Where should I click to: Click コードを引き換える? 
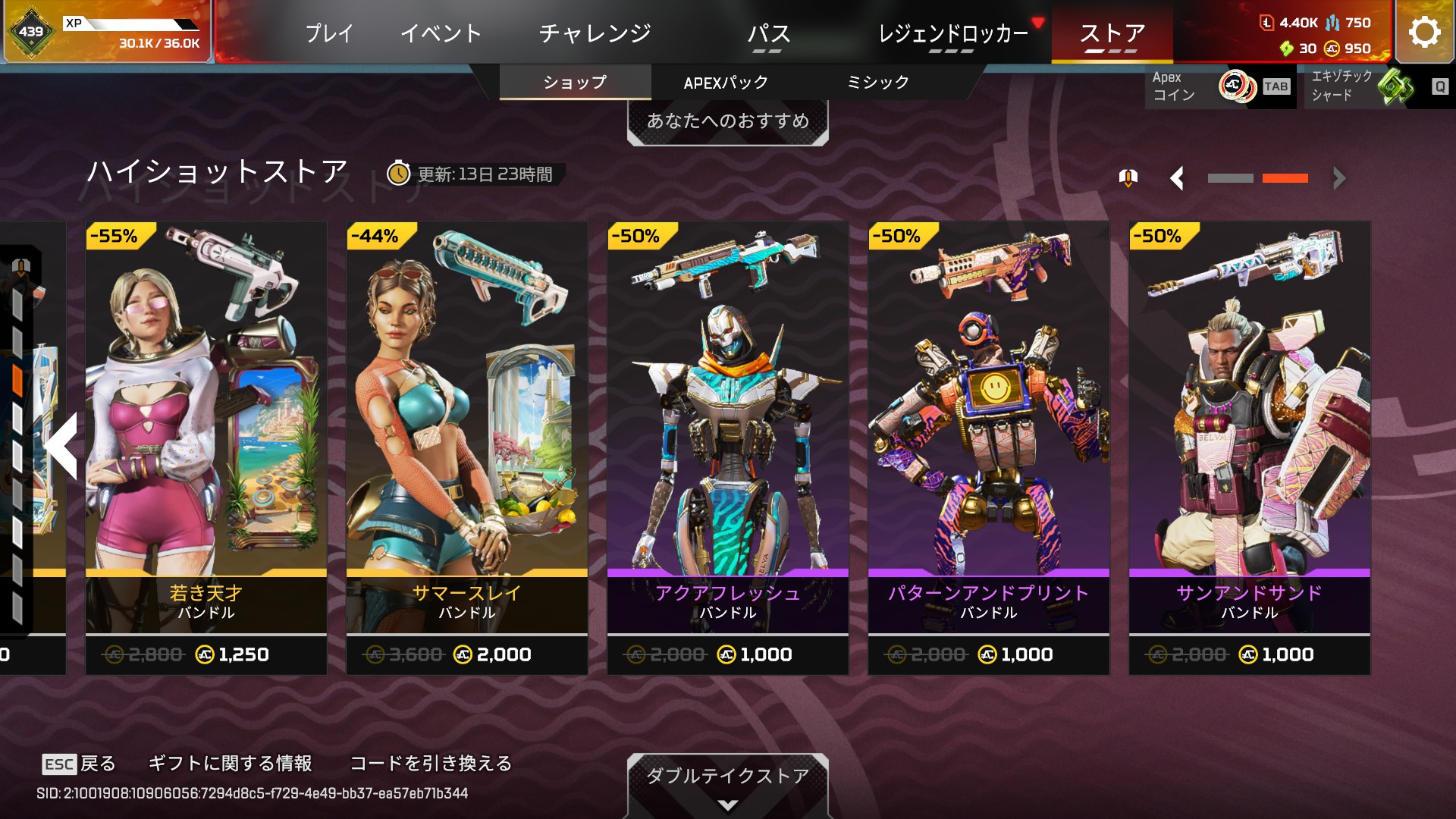click(x=431, y=764)
